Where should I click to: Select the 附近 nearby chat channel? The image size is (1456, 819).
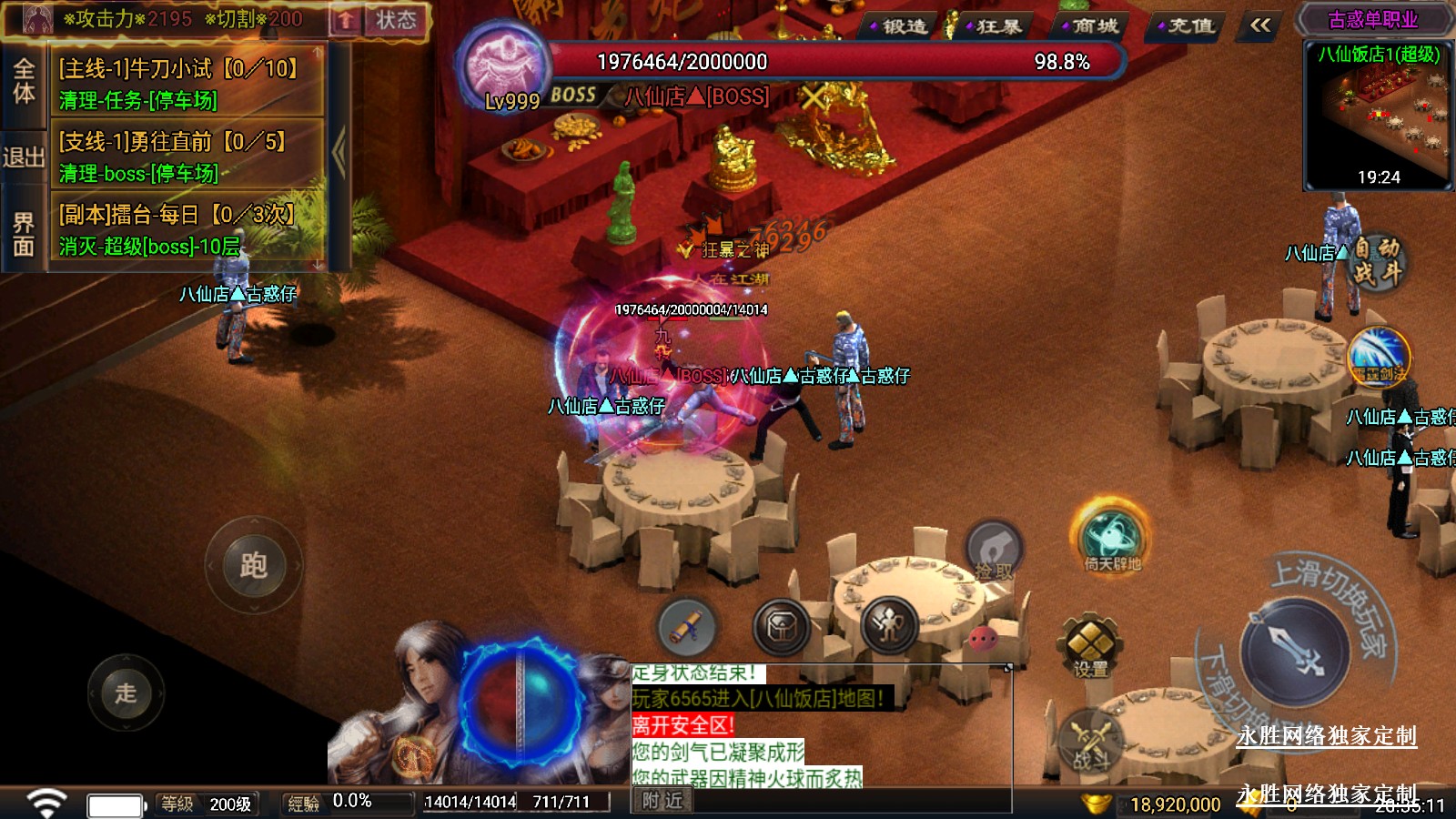[x=662, y=801]
